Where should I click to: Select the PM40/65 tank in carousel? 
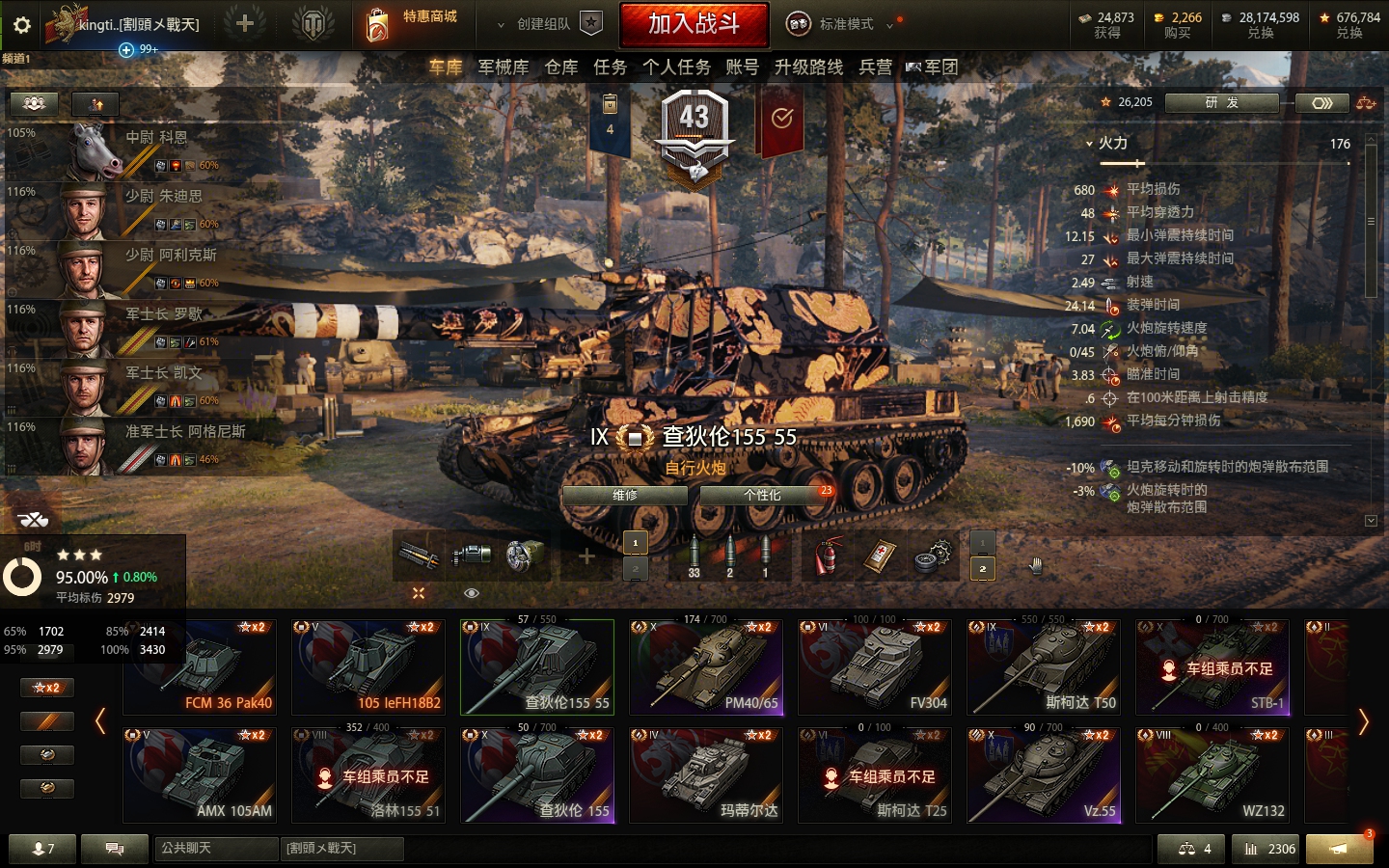[x=705, y=666]
